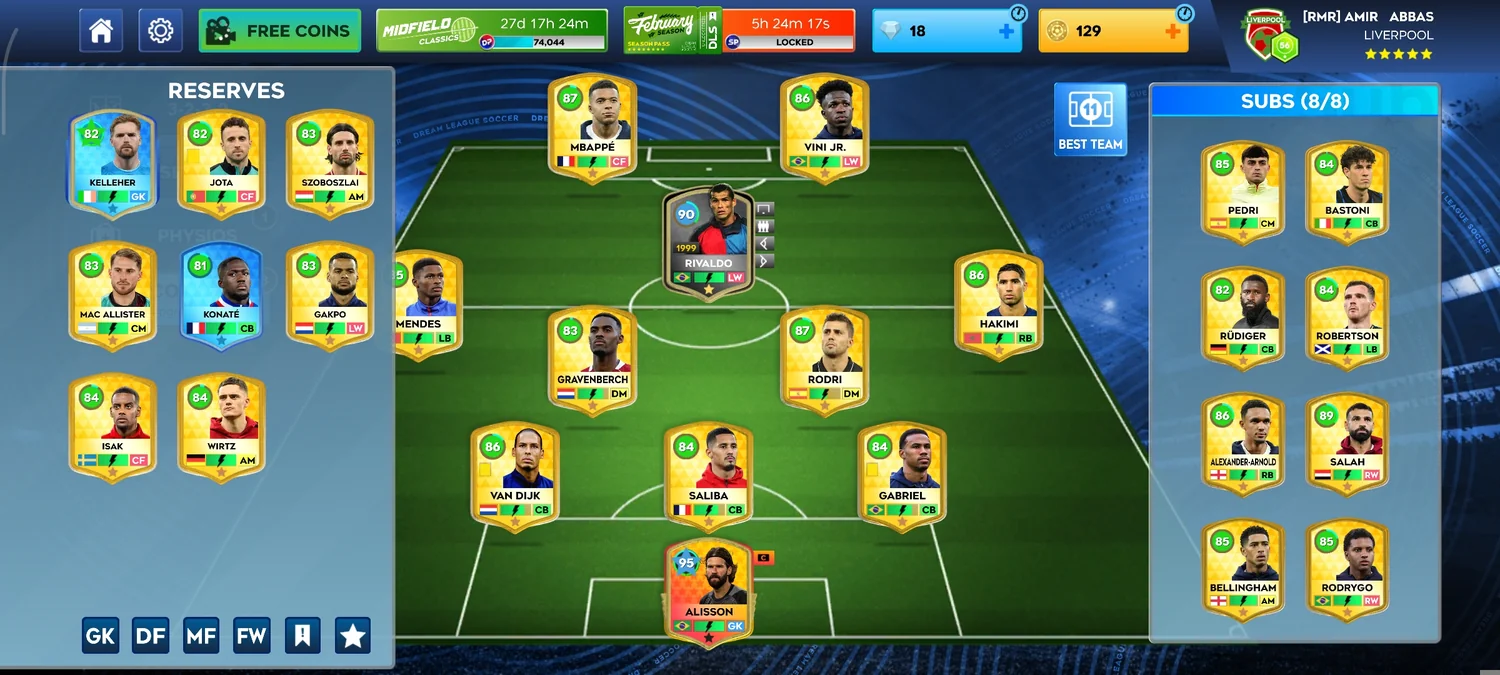Open the Midfield Classics event banner
1500x675 pixels.
(x=492, y=31)
